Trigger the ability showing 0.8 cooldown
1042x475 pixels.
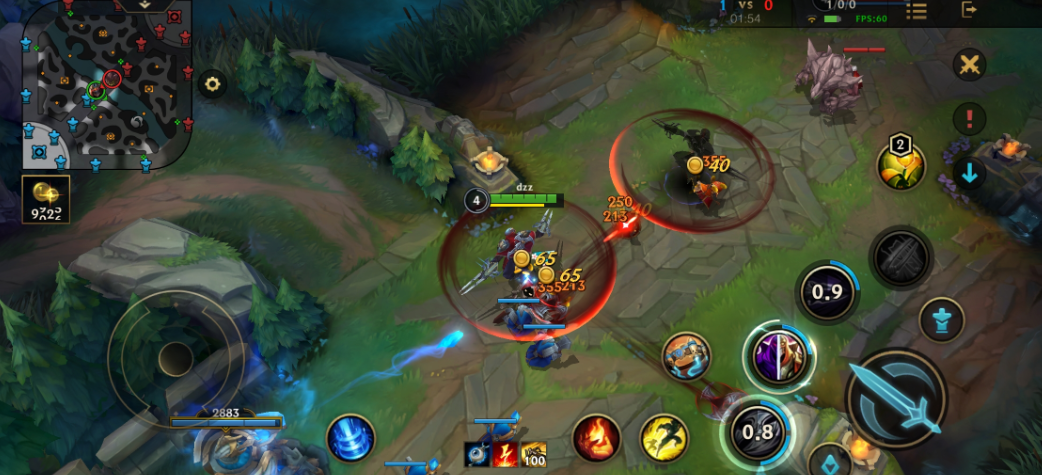[x=758, y=432]
